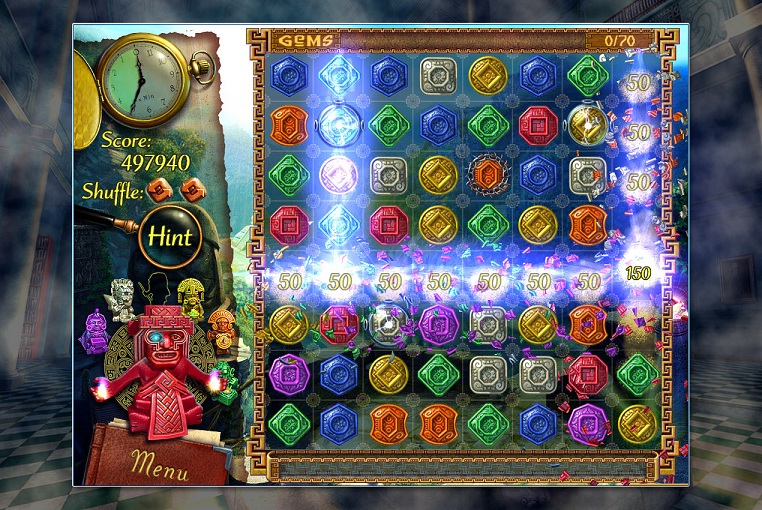
Task: Click the Hint button
Action: tap(170, 237)
